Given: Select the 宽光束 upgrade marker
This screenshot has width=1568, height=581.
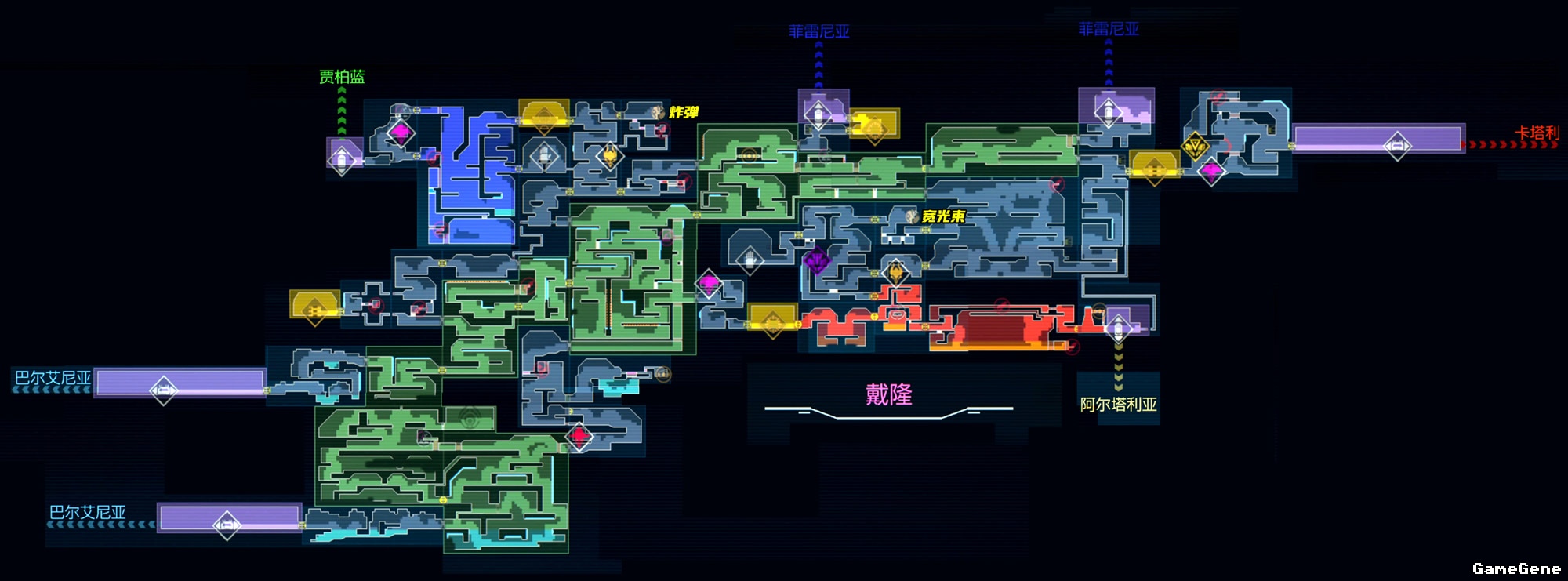Looking at the screenshot, I should tap(912, 216).
